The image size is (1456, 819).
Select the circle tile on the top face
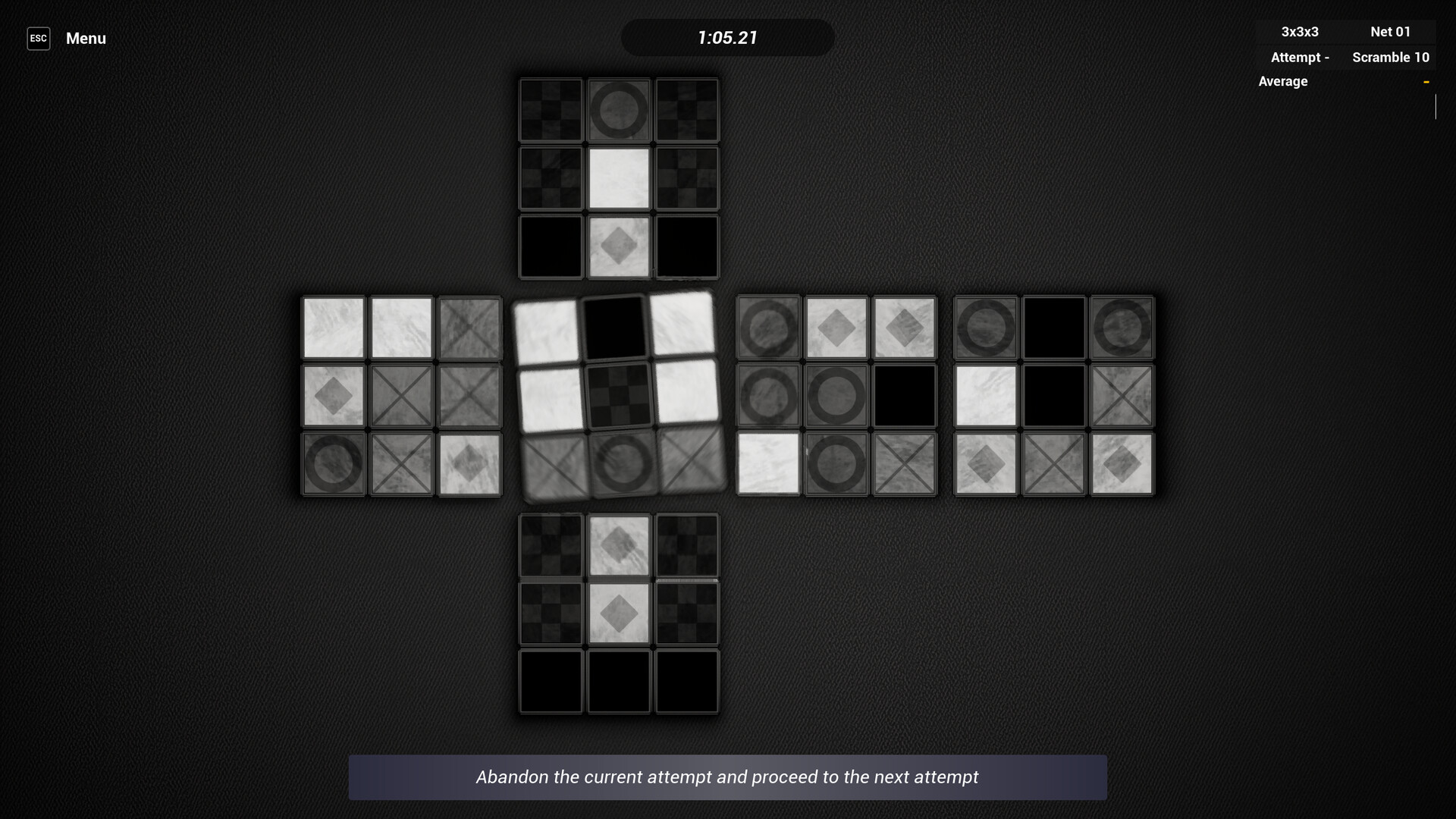click(619, 110)
